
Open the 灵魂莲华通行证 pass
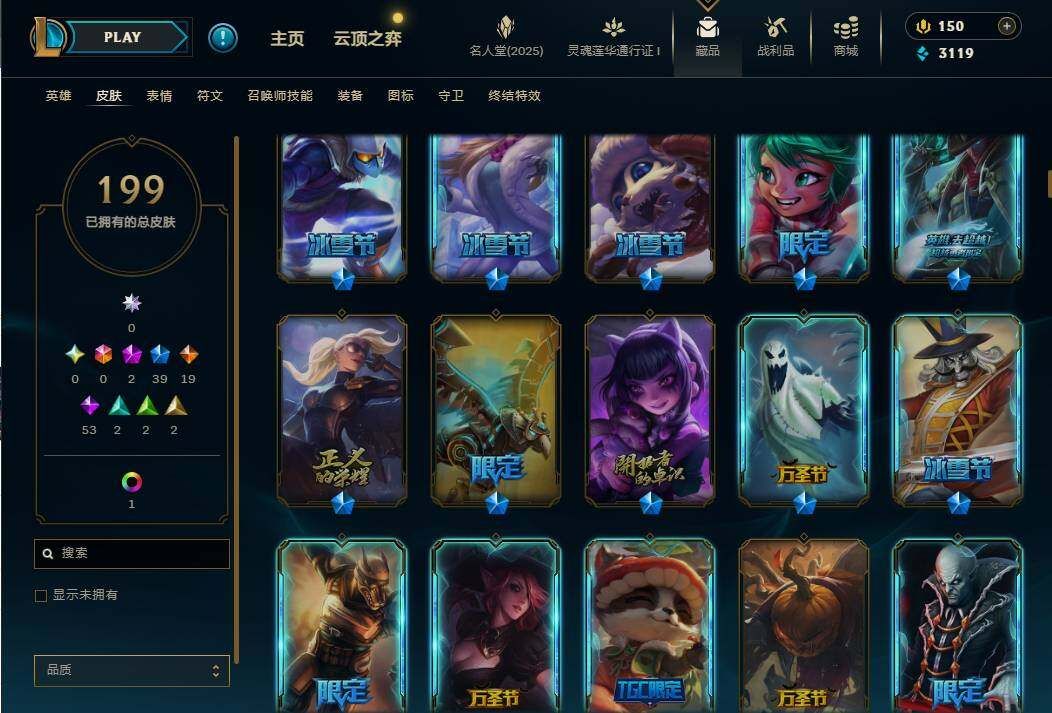(x=613, y=37)
